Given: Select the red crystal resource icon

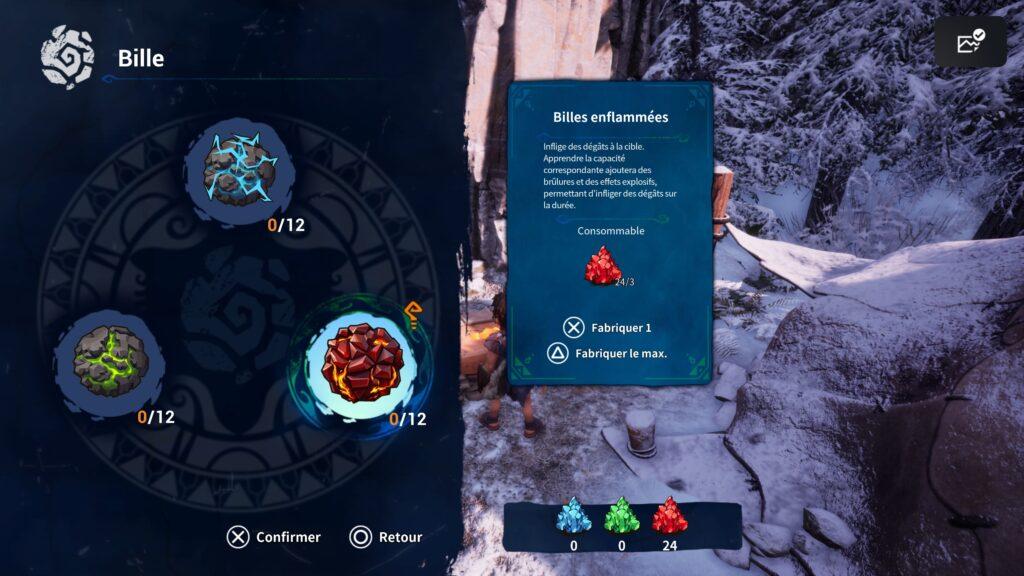Looking at the screenshot, I should pos(669,515).
